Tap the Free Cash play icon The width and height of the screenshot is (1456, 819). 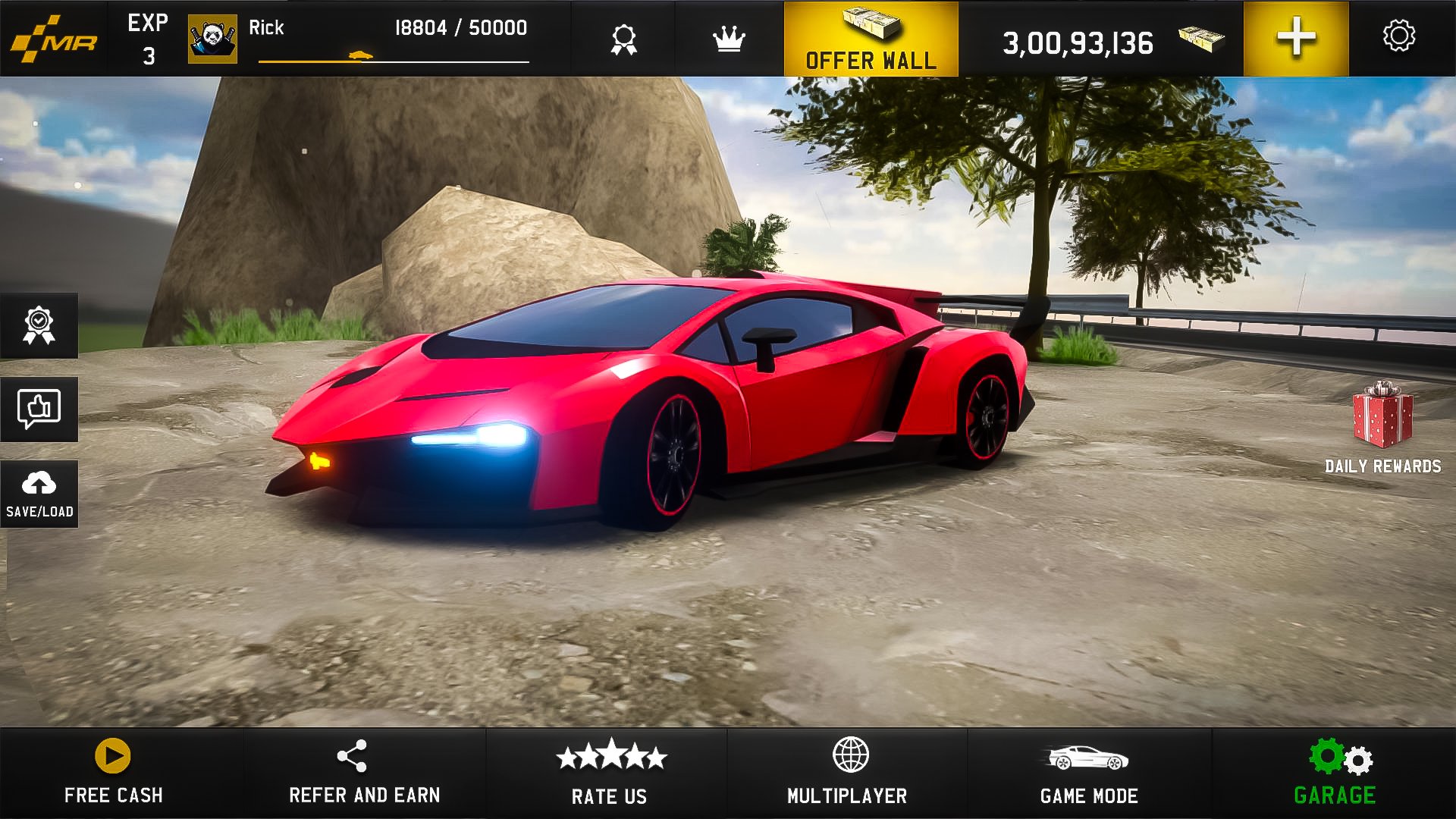[x=112, y=755]
